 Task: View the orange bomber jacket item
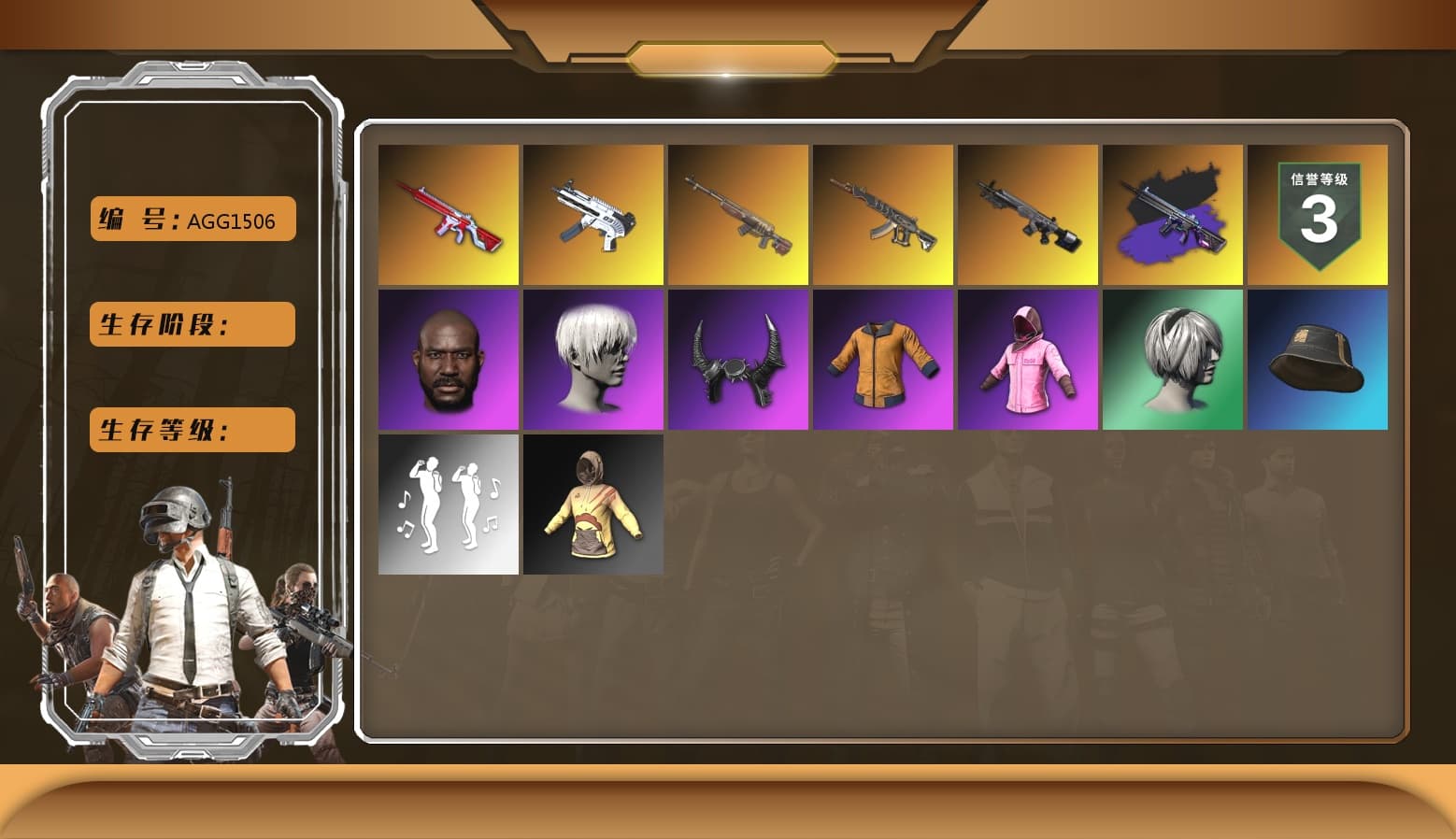click(x=883, y=359)
